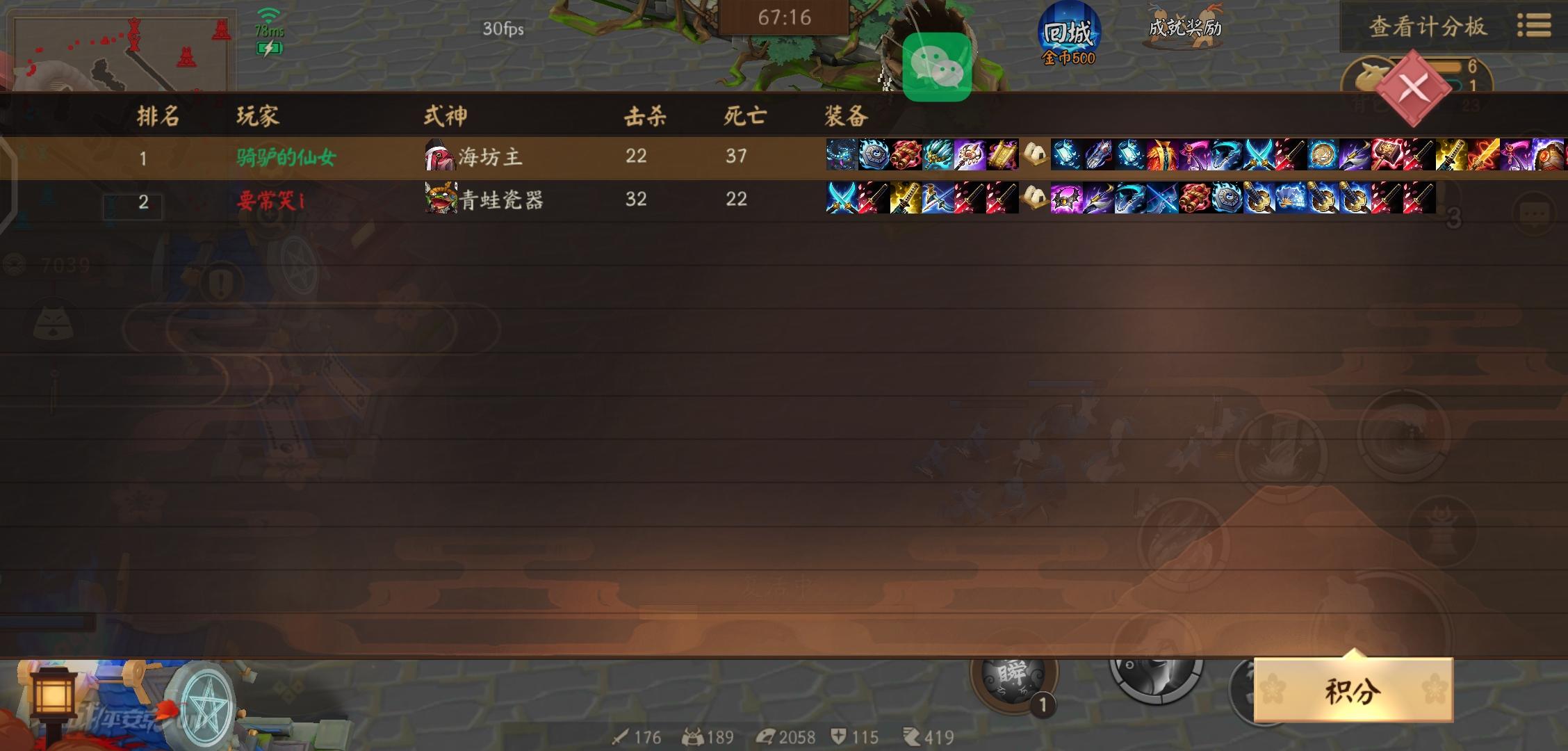This screenshot has width=1568, height=751.
Task: Toggle the scoreboard list icon top right
Action: 1540,25
